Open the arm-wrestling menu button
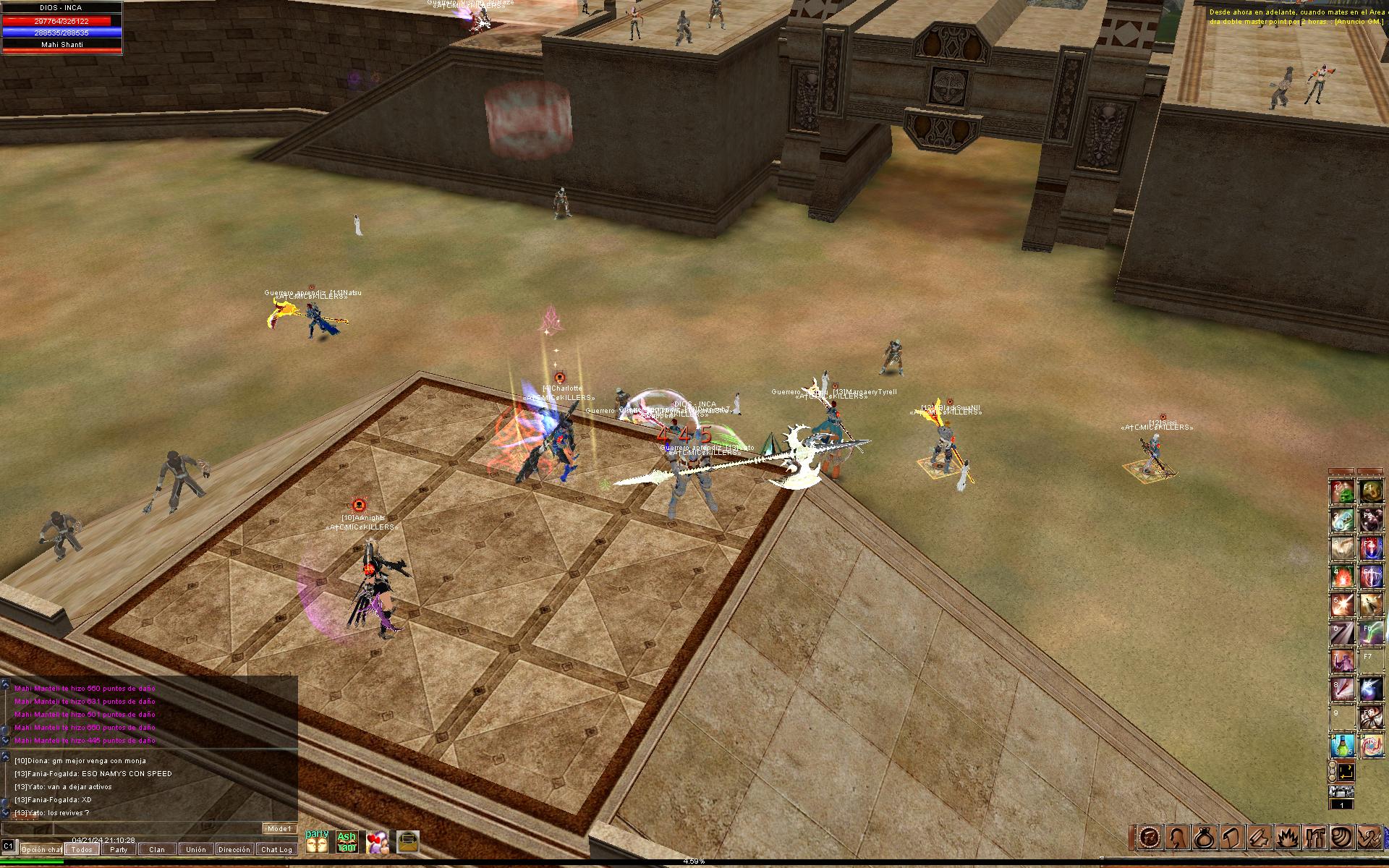Image resolution: width=1389 pixels, height=868 pixels. 1368,838
